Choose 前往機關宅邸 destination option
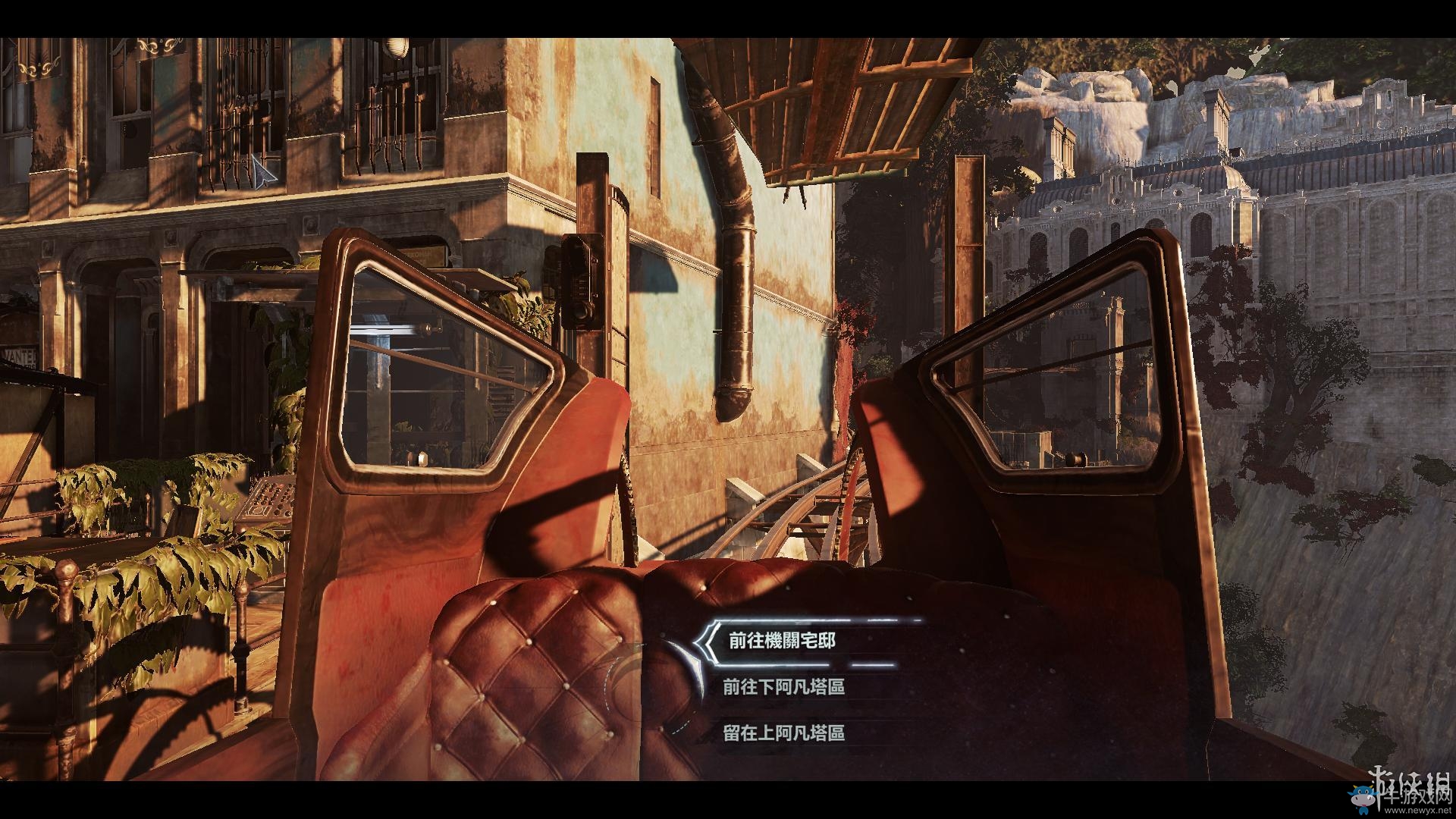The image size is (1456, 819). pyautogui.click(x=782, y=641)
